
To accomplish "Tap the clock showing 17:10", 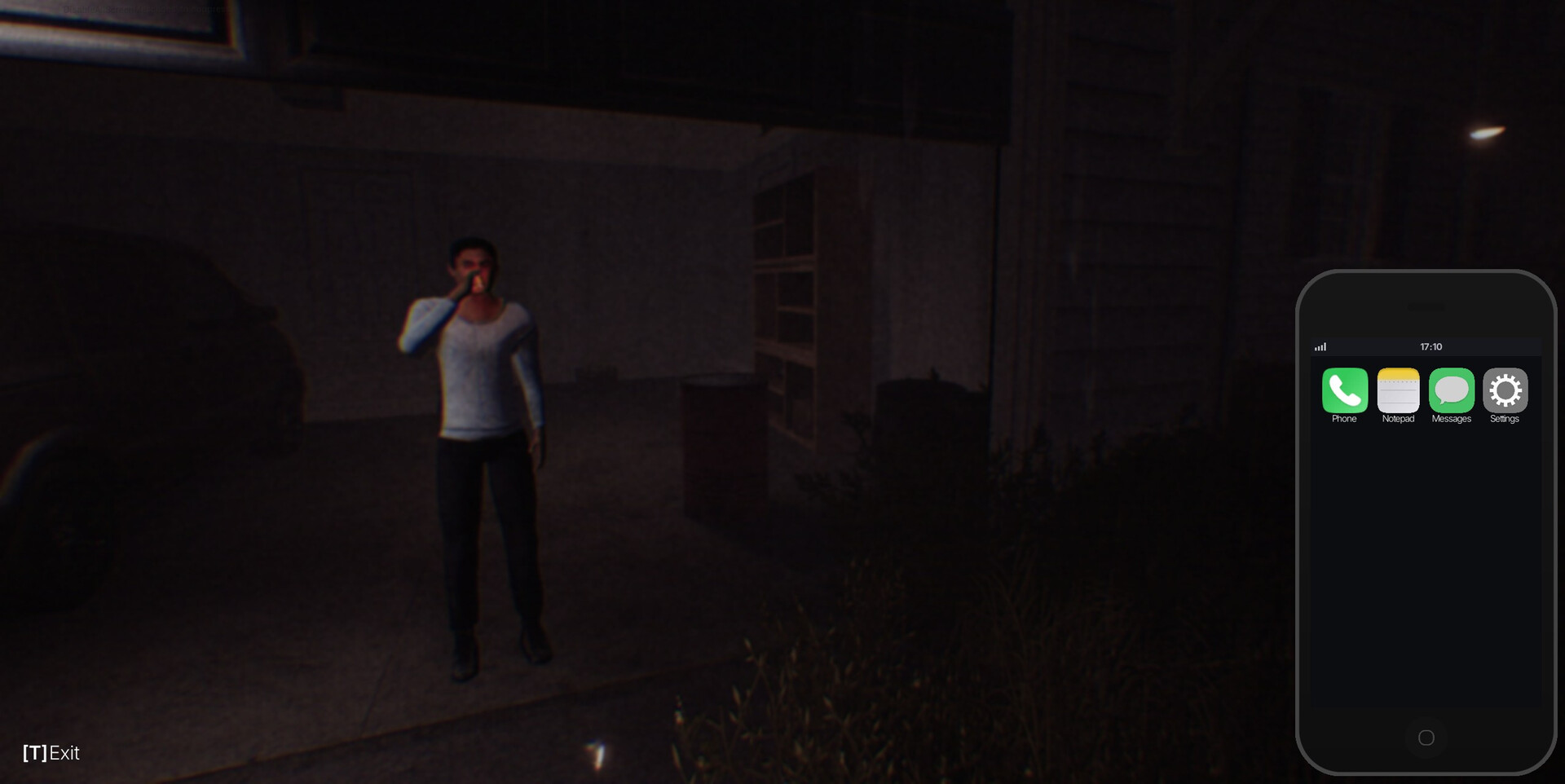I will tap(1431, 346).
